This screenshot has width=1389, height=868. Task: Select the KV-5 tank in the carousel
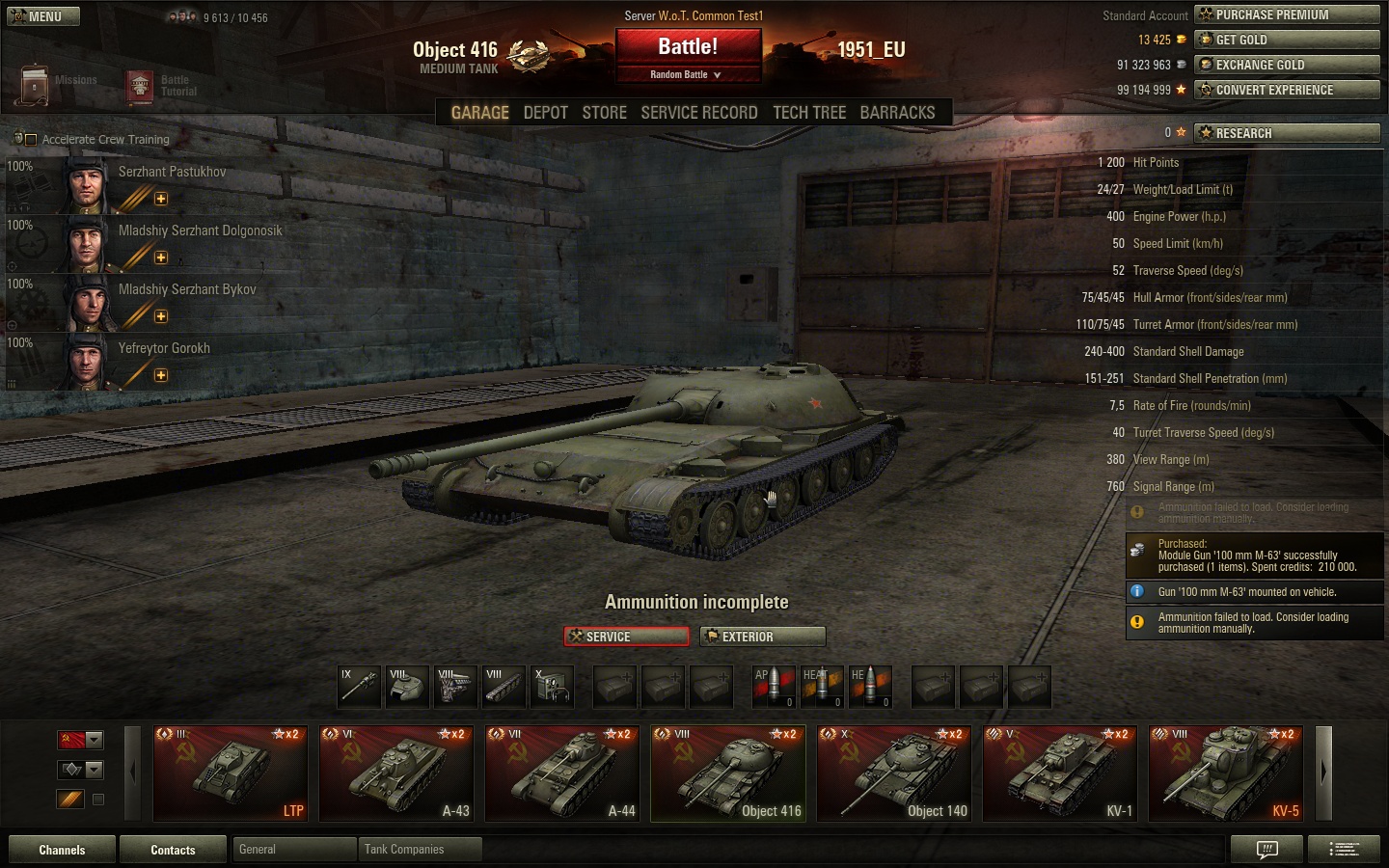[1226, 773]
